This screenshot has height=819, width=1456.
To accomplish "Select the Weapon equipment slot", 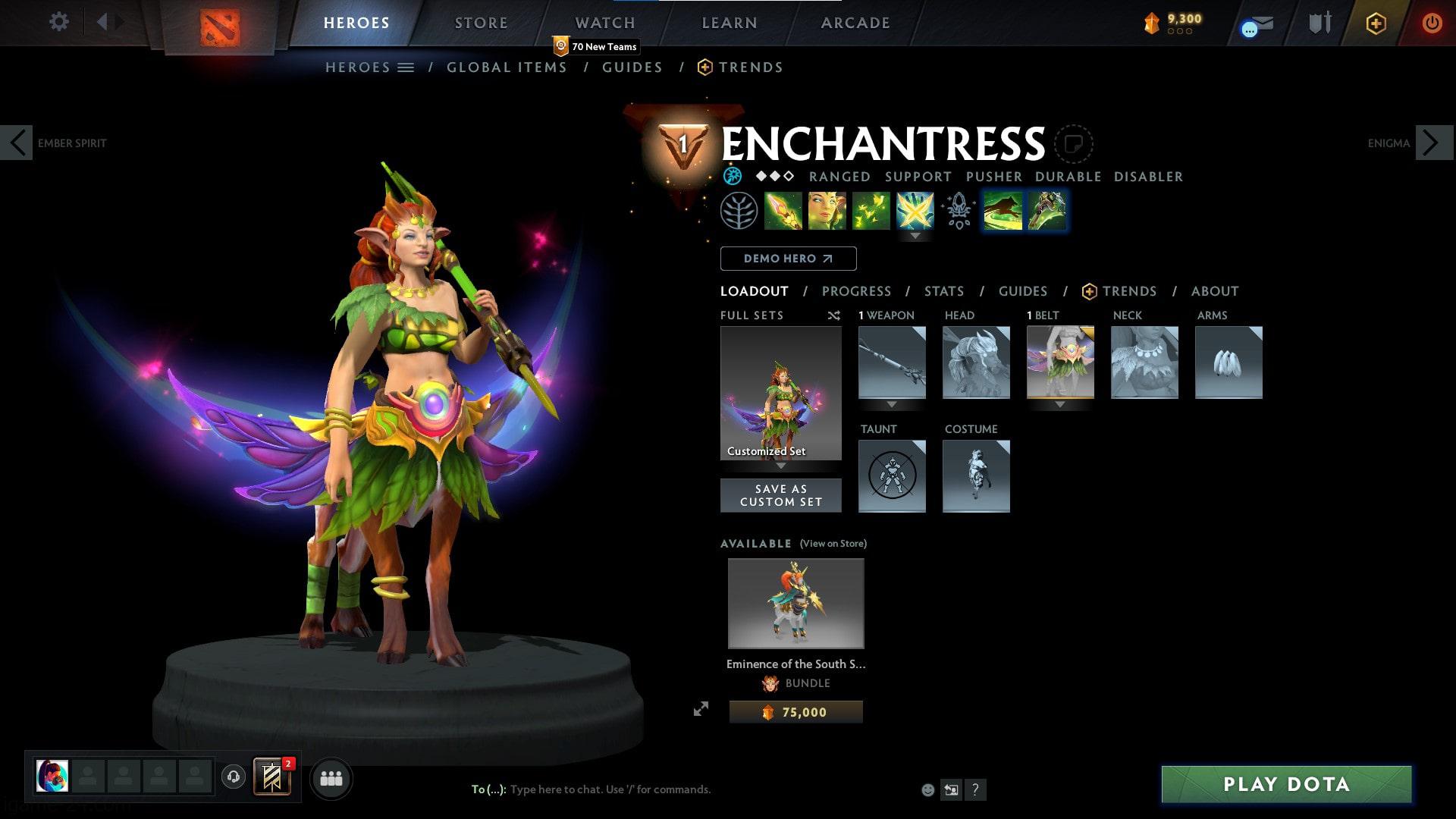I will [x=892, y=362].
